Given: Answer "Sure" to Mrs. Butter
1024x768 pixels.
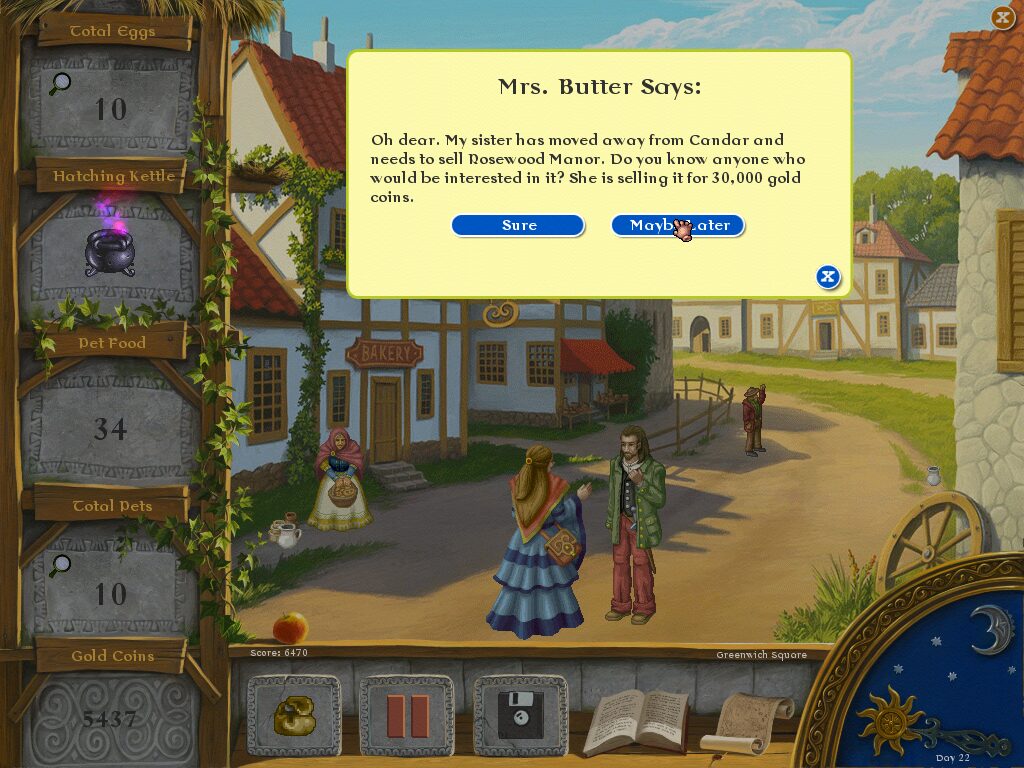Looking at the screenshot, I should tap(518, 226).
